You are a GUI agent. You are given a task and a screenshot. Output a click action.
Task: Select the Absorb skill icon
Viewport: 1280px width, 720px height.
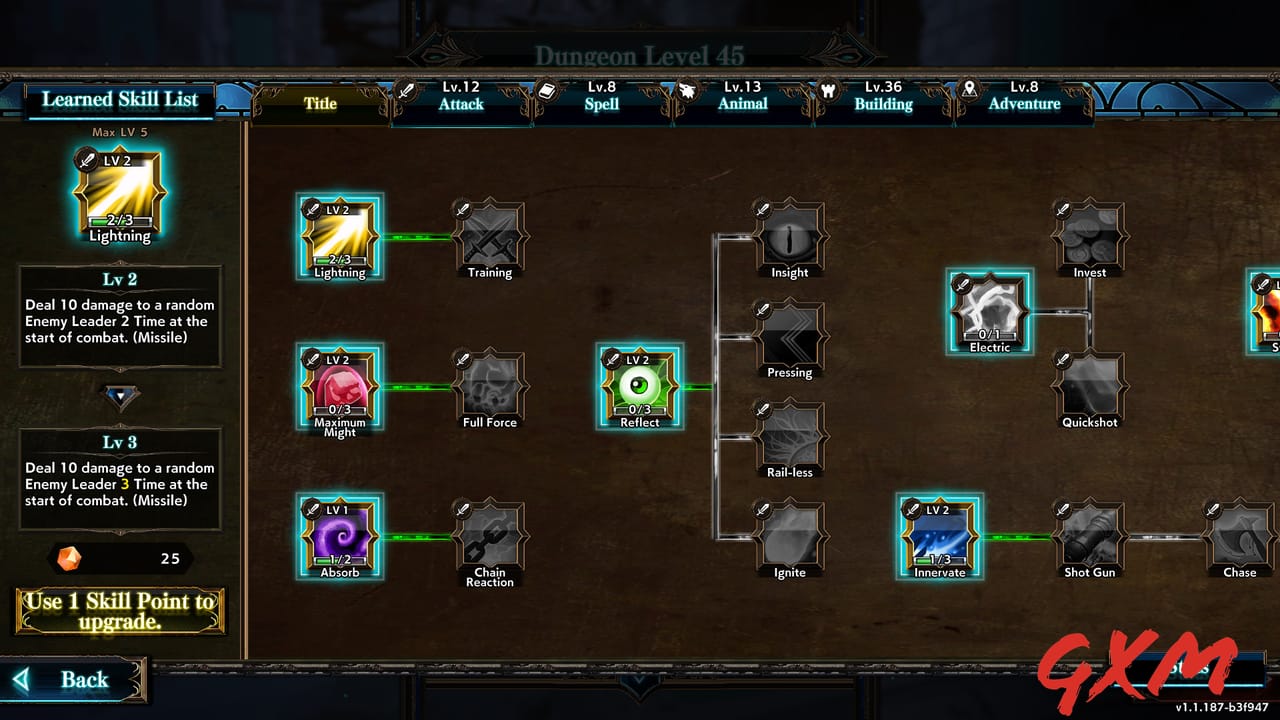339,535
